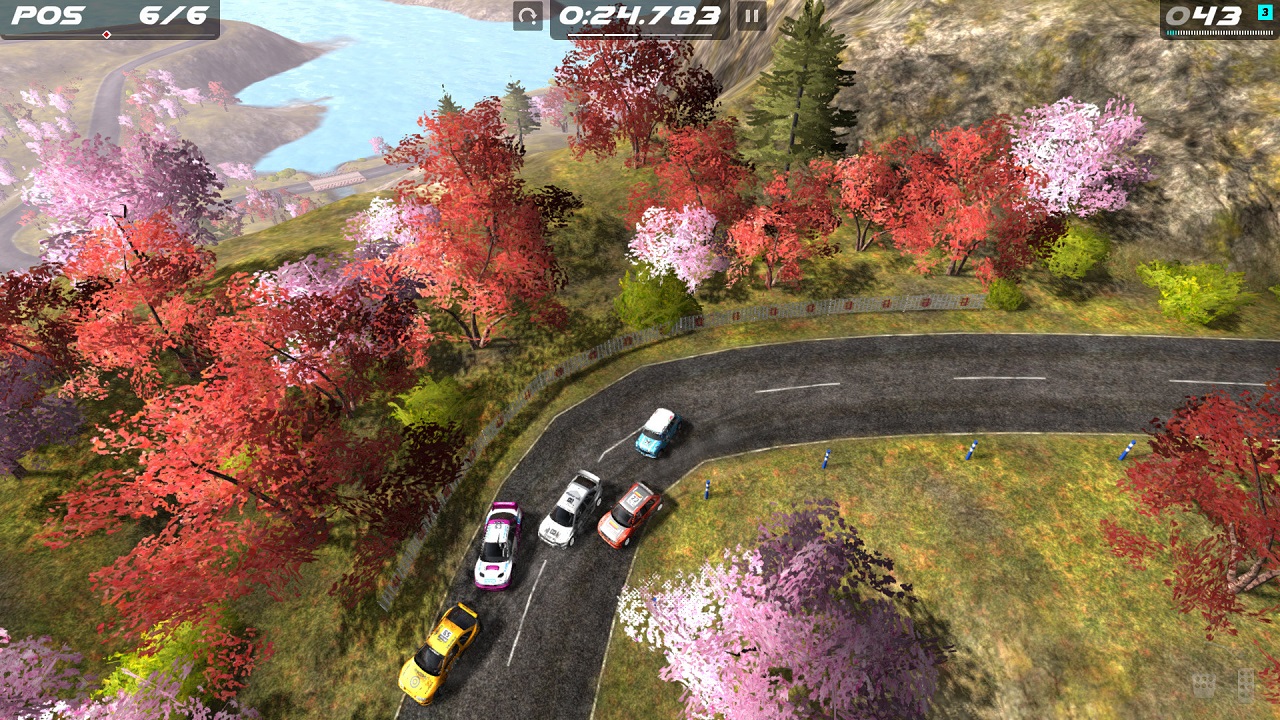
Task: Switch to the pause menu via pause button
Action: (x=751, y=17)
